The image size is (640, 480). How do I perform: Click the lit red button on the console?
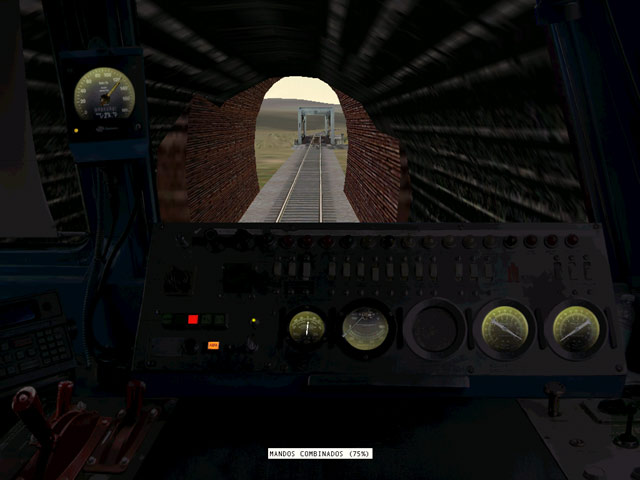click(x=193, y=320)
